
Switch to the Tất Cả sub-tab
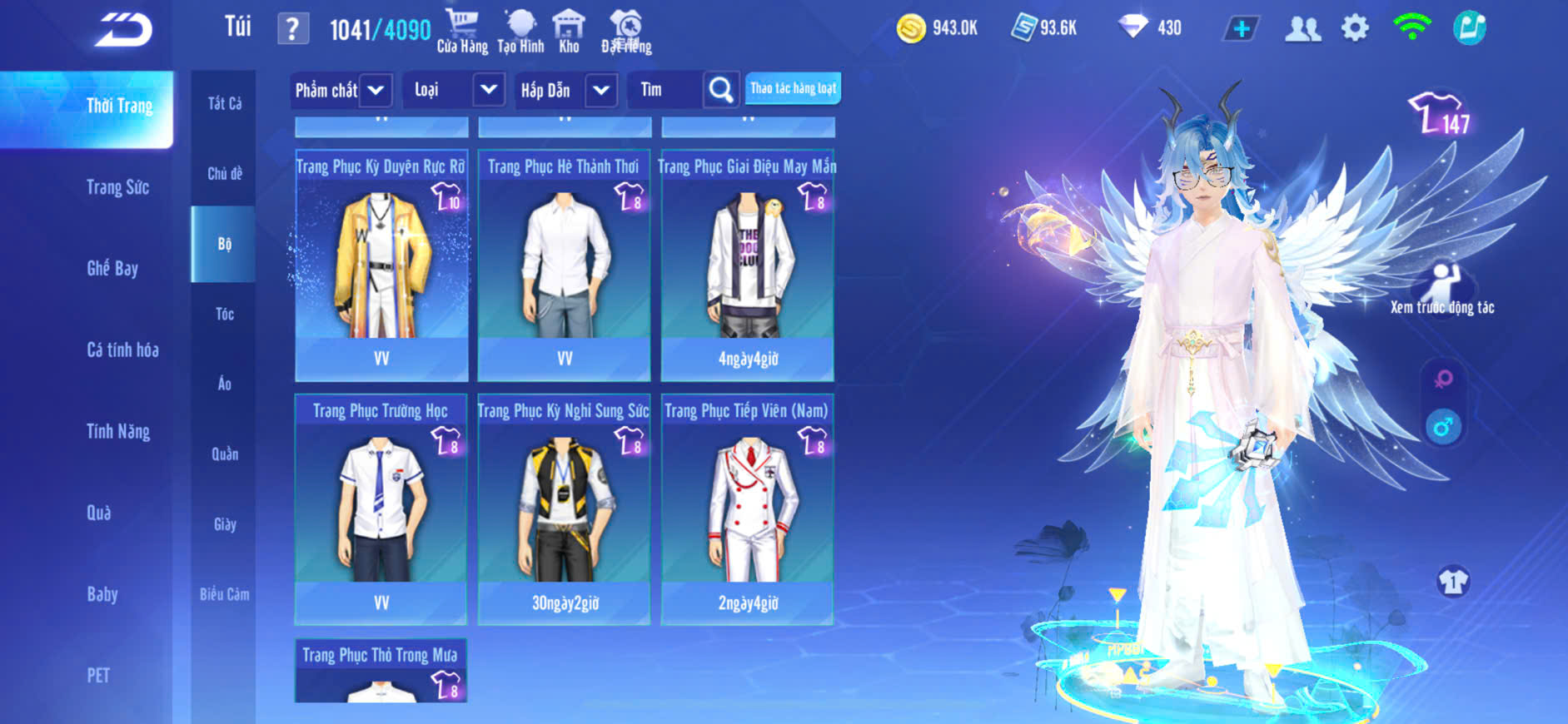(x=224, y=103)
